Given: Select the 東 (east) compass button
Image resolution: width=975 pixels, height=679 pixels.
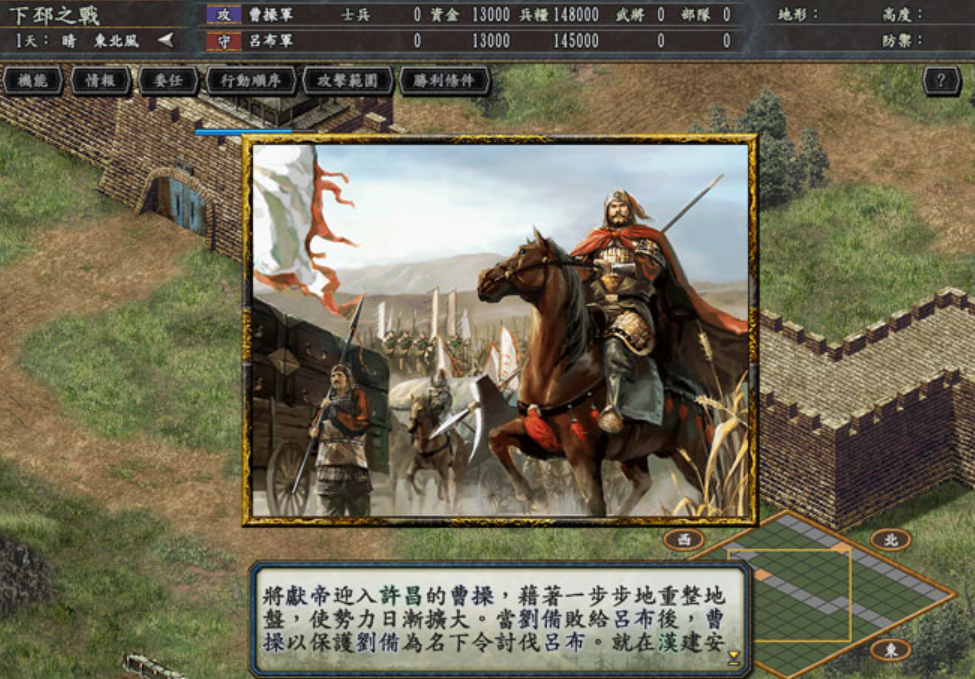Looking at the screenshot, I should (x=890, y=650).
